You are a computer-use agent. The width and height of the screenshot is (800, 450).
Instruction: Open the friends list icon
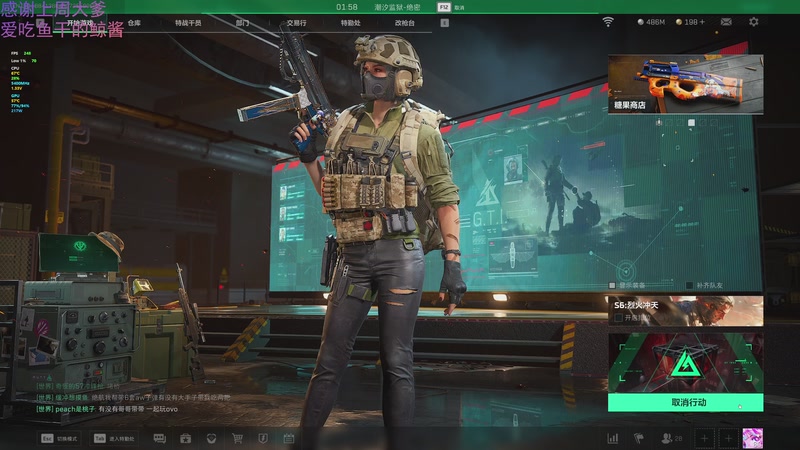click(x=667, y=438)
